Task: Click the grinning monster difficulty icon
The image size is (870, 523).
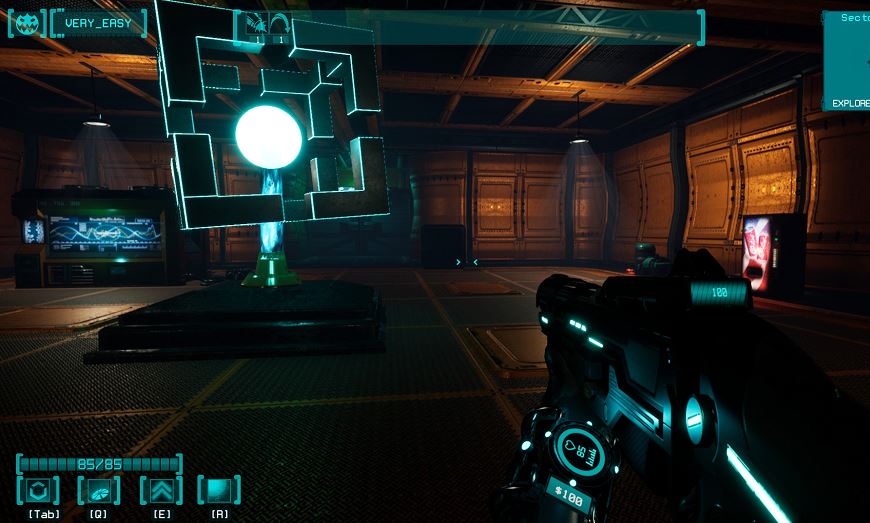Action: [x=27, y=23]
